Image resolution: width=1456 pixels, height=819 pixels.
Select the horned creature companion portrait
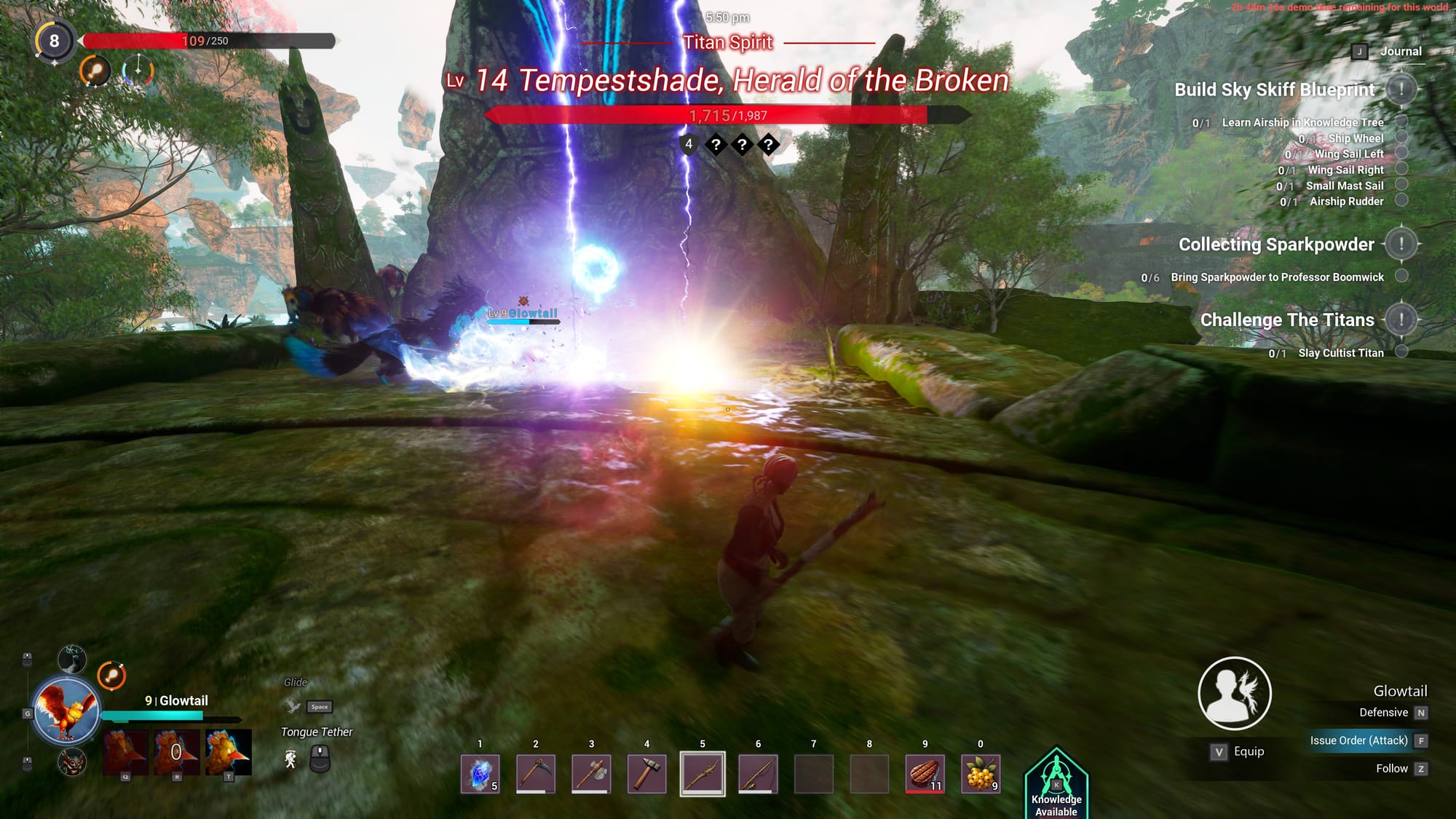72,762
